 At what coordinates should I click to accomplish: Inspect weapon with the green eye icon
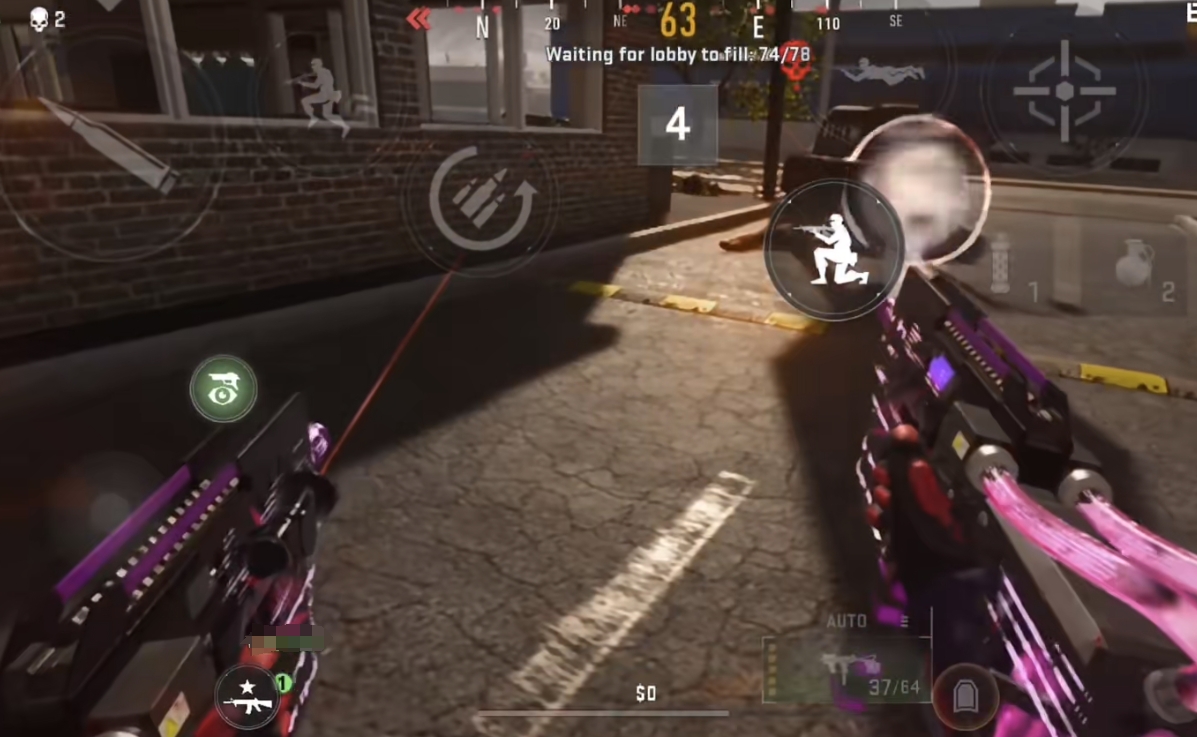click(x=223, y=388)
